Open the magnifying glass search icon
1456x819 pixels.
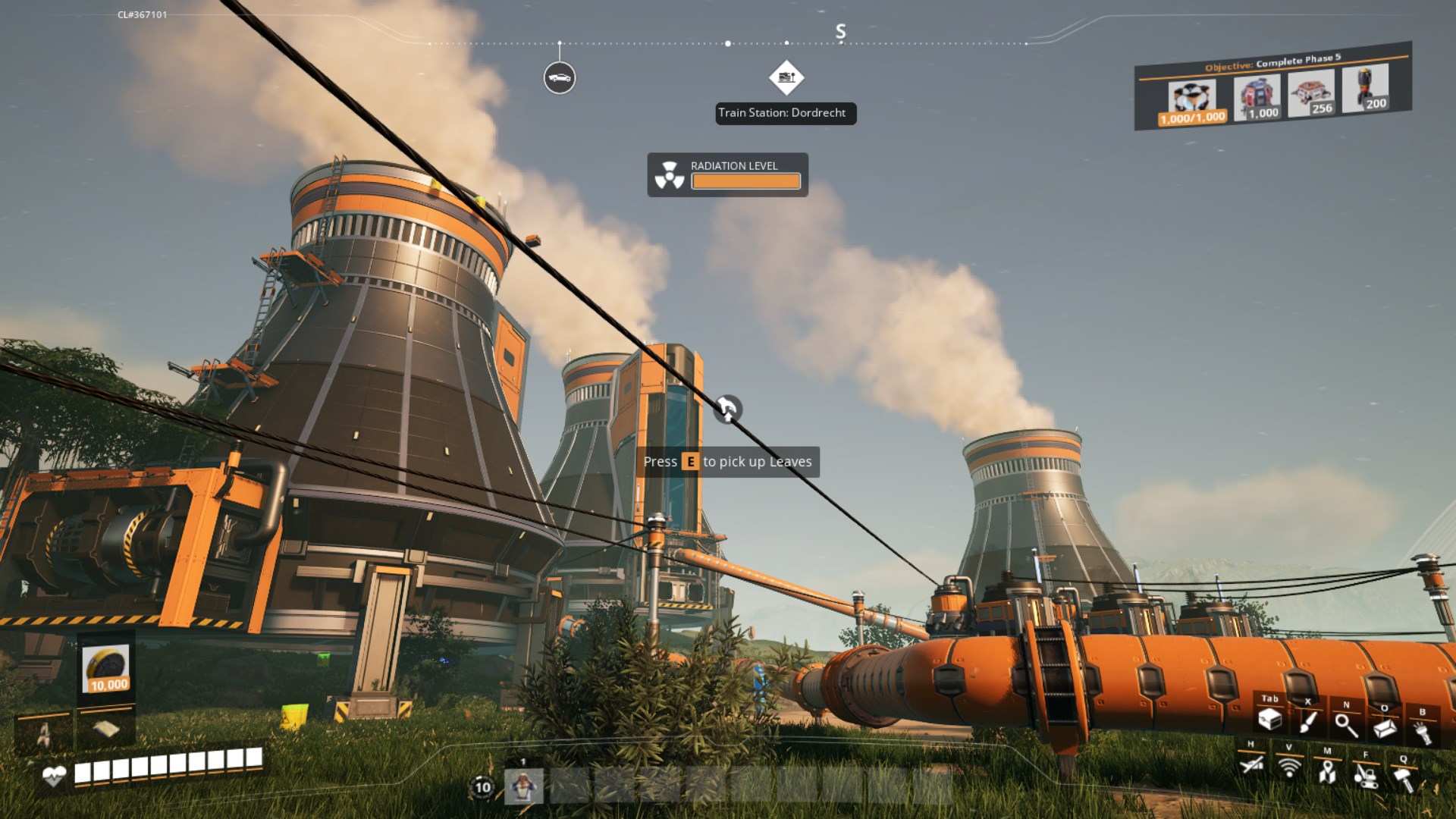click(x=1346, y=726)
